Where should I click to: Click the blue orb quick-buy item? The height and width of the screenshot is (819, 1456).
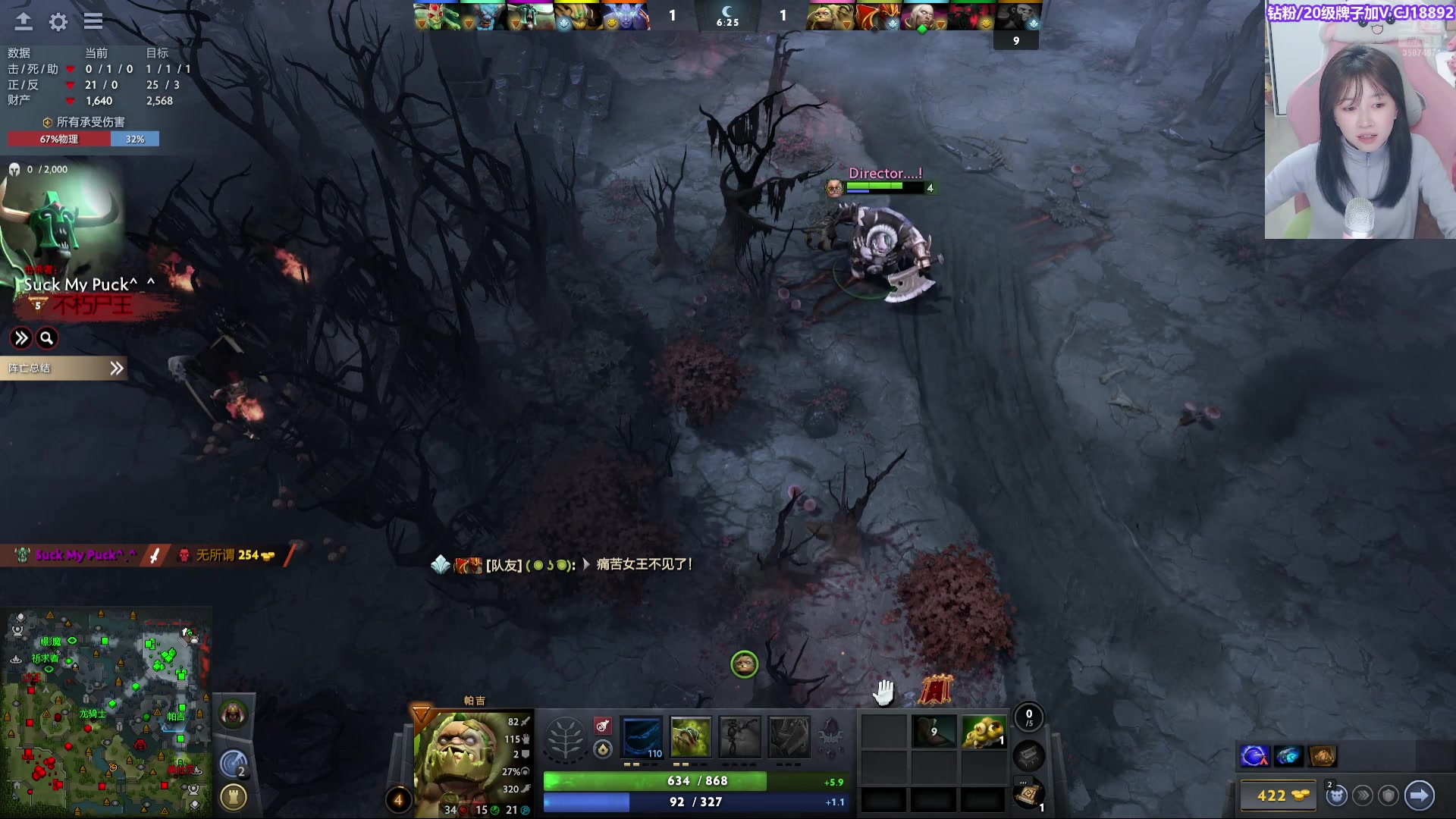pos(1254,756)
